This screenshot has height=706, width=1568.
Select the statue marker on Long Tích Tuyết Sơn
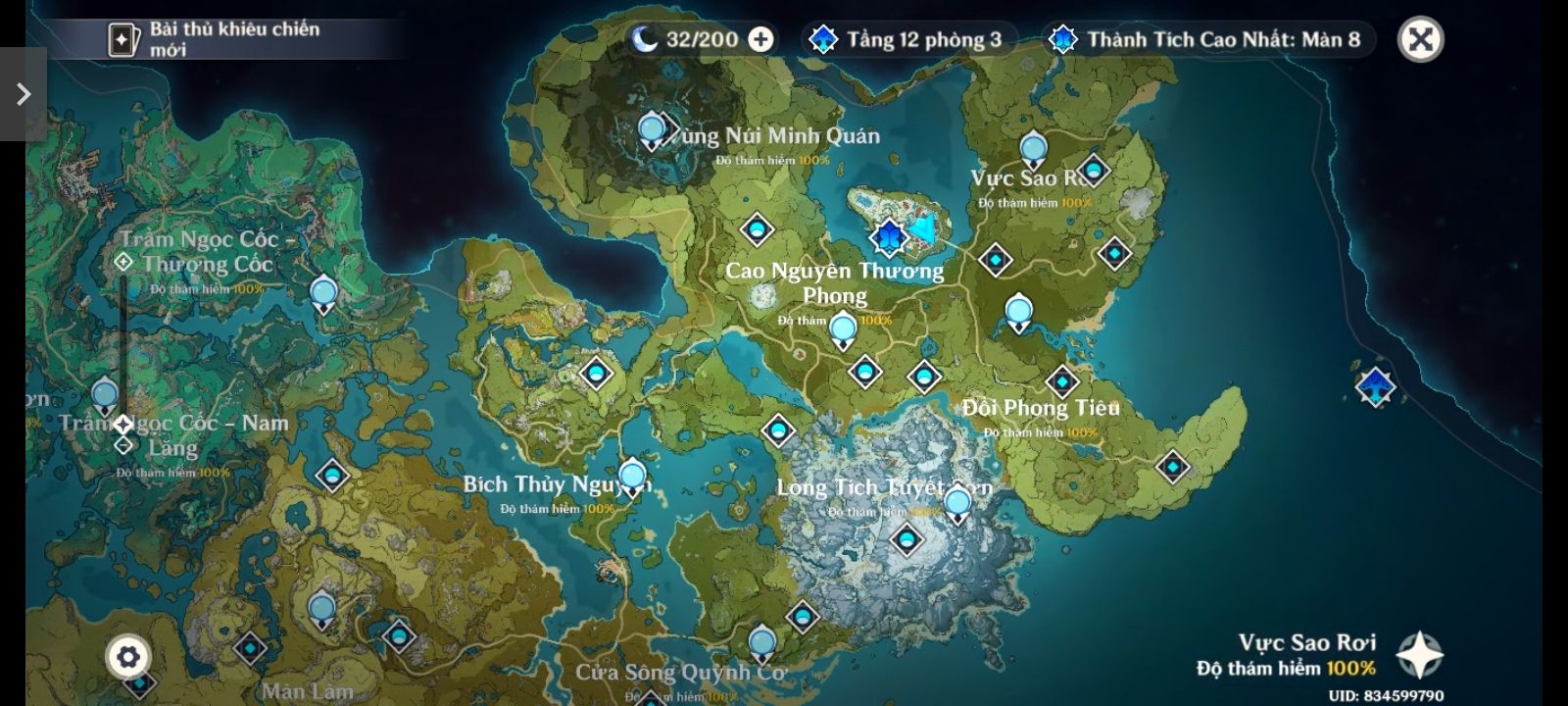tap(956, 505)
